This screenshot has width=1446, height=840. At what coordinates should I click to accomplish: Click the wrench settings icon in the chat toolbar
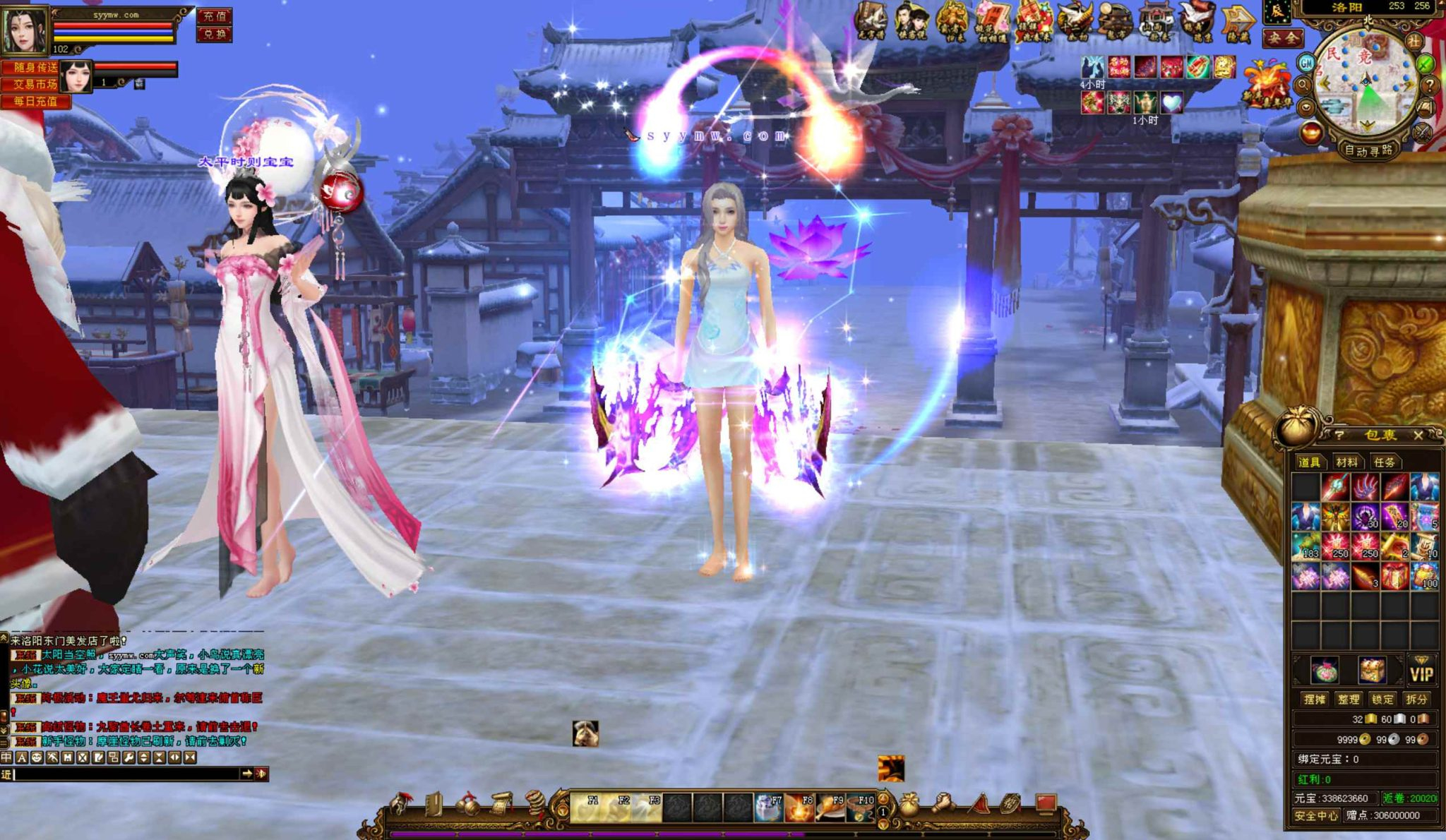click(x=129, y=757)
